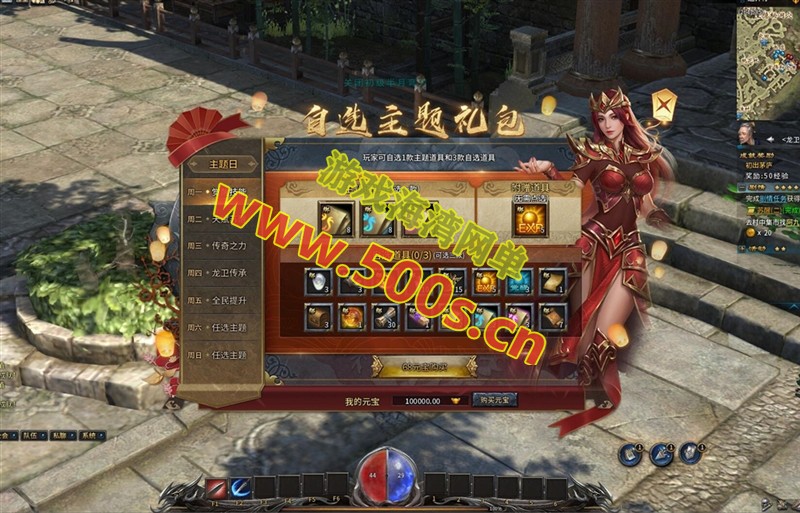
Task: Click the NPC portrait in quest tracker
Action: point(746,135)
